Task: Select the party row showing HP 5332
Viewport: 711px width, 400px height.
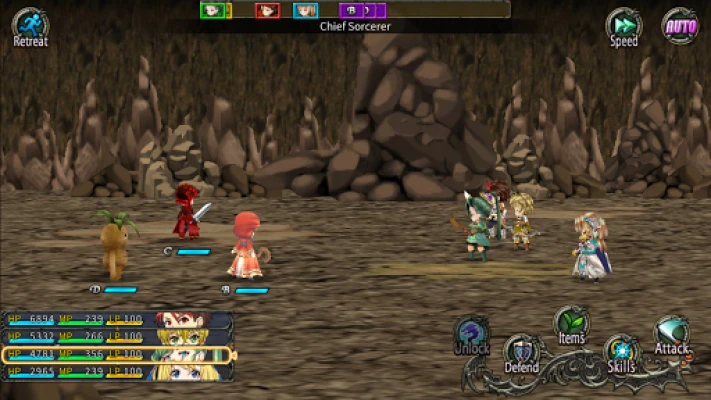Action: click(118, 337)
